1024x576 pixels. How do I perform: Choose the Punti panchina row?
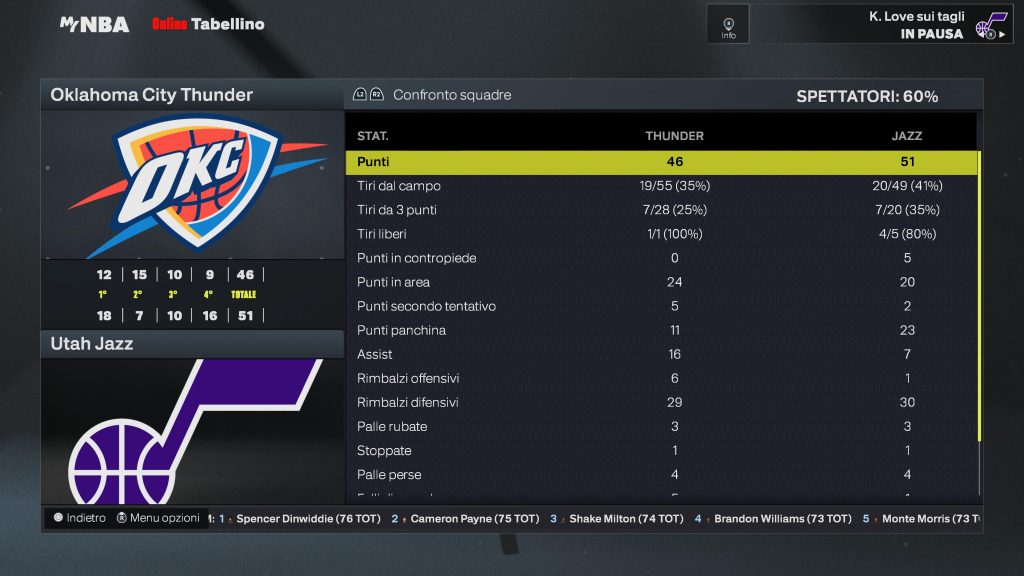[x=661, y=330]
